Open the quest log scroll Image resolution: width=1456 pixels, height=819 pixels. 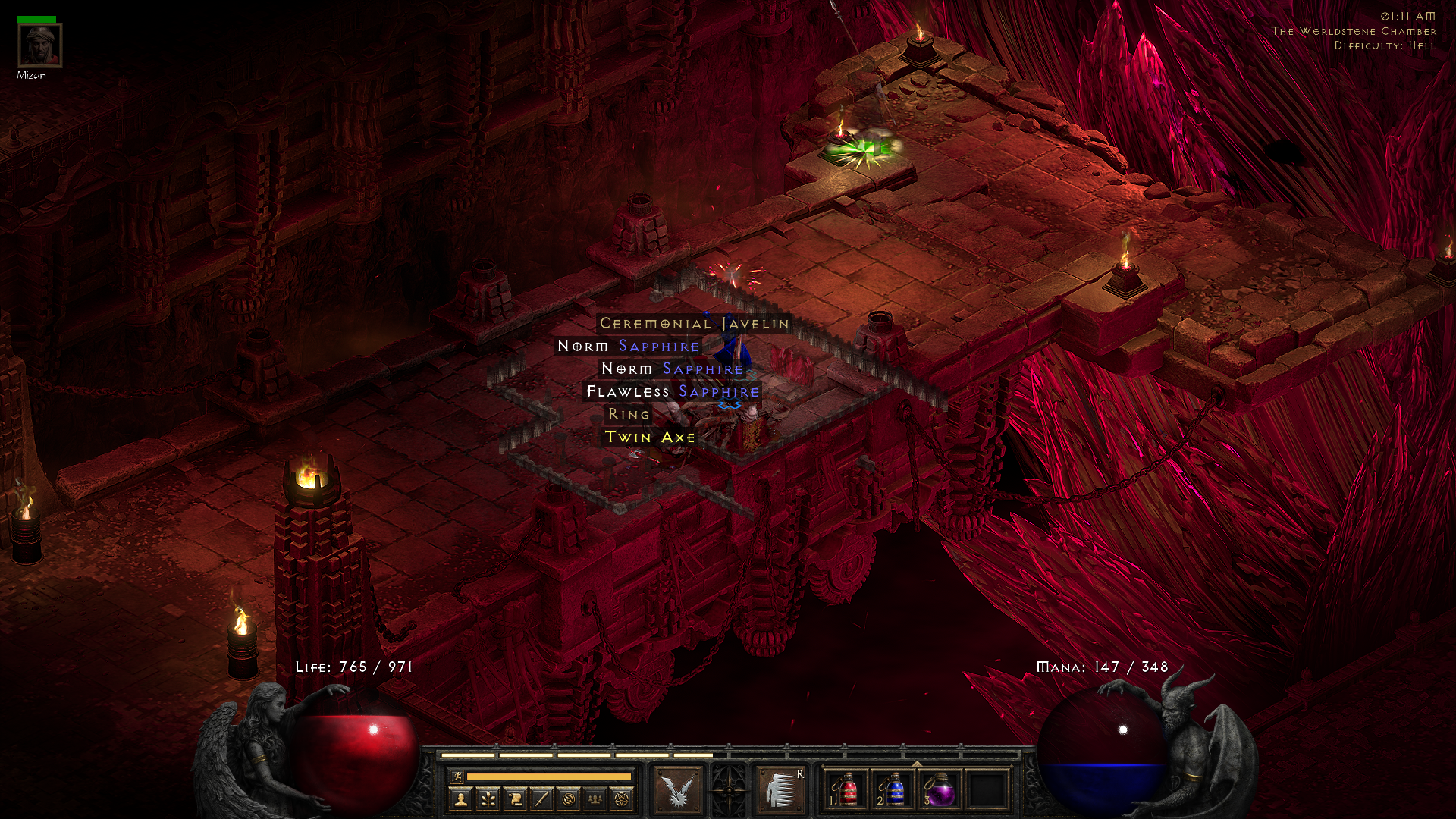[x=515, y=799]
